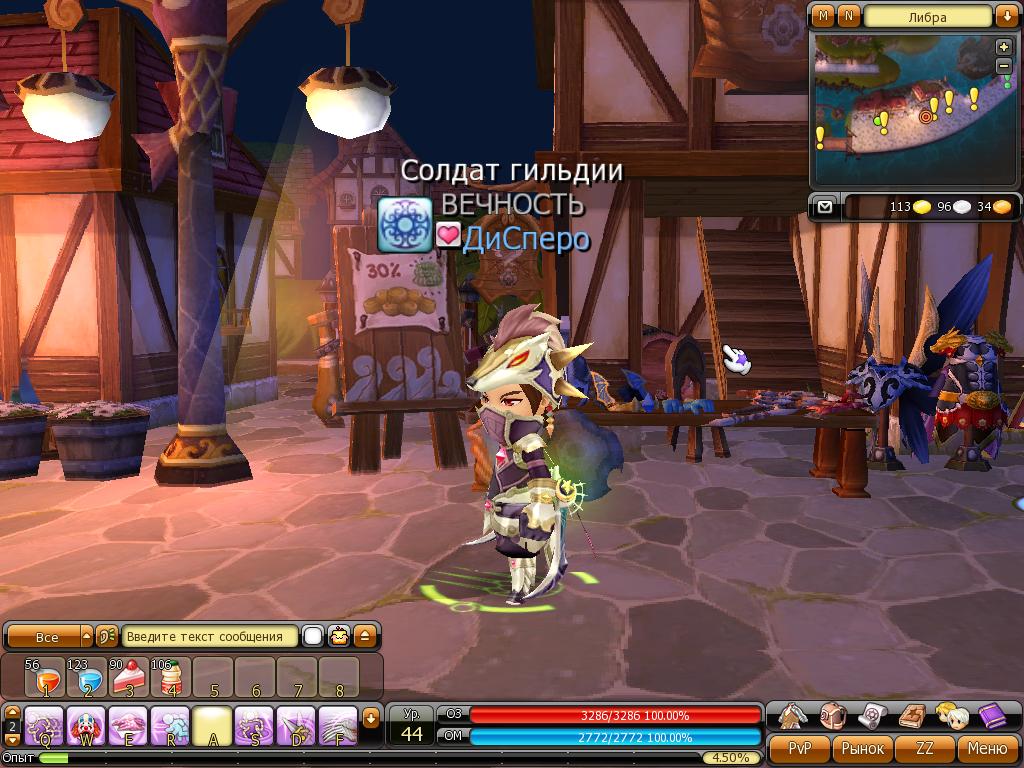This screenshot has height=768, width=1024.
Task: Open the Меню button
Action: point(987,748)
